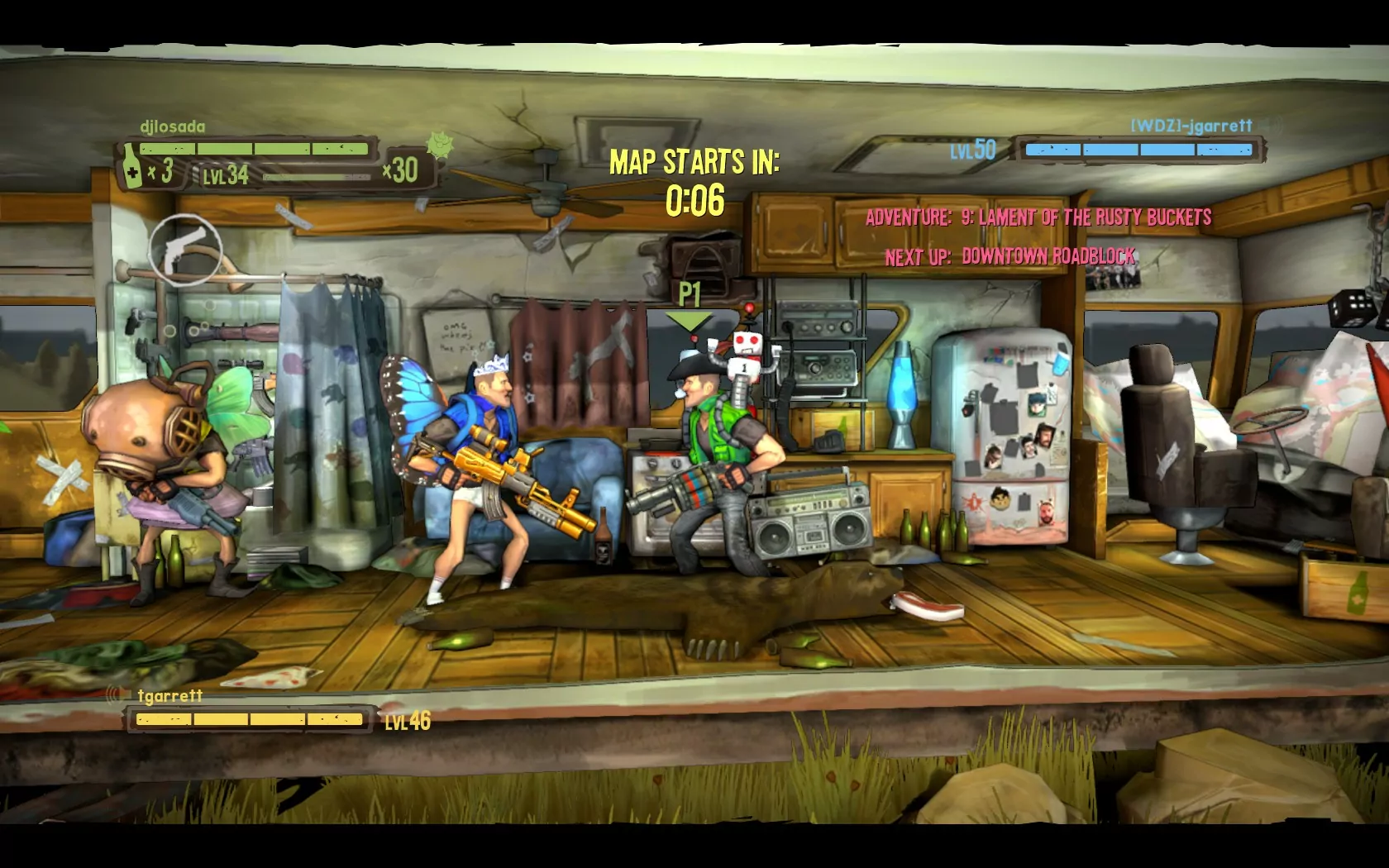
Task: Select the [WDZ]-jgarrett player name
Action: click(1191, 126)
